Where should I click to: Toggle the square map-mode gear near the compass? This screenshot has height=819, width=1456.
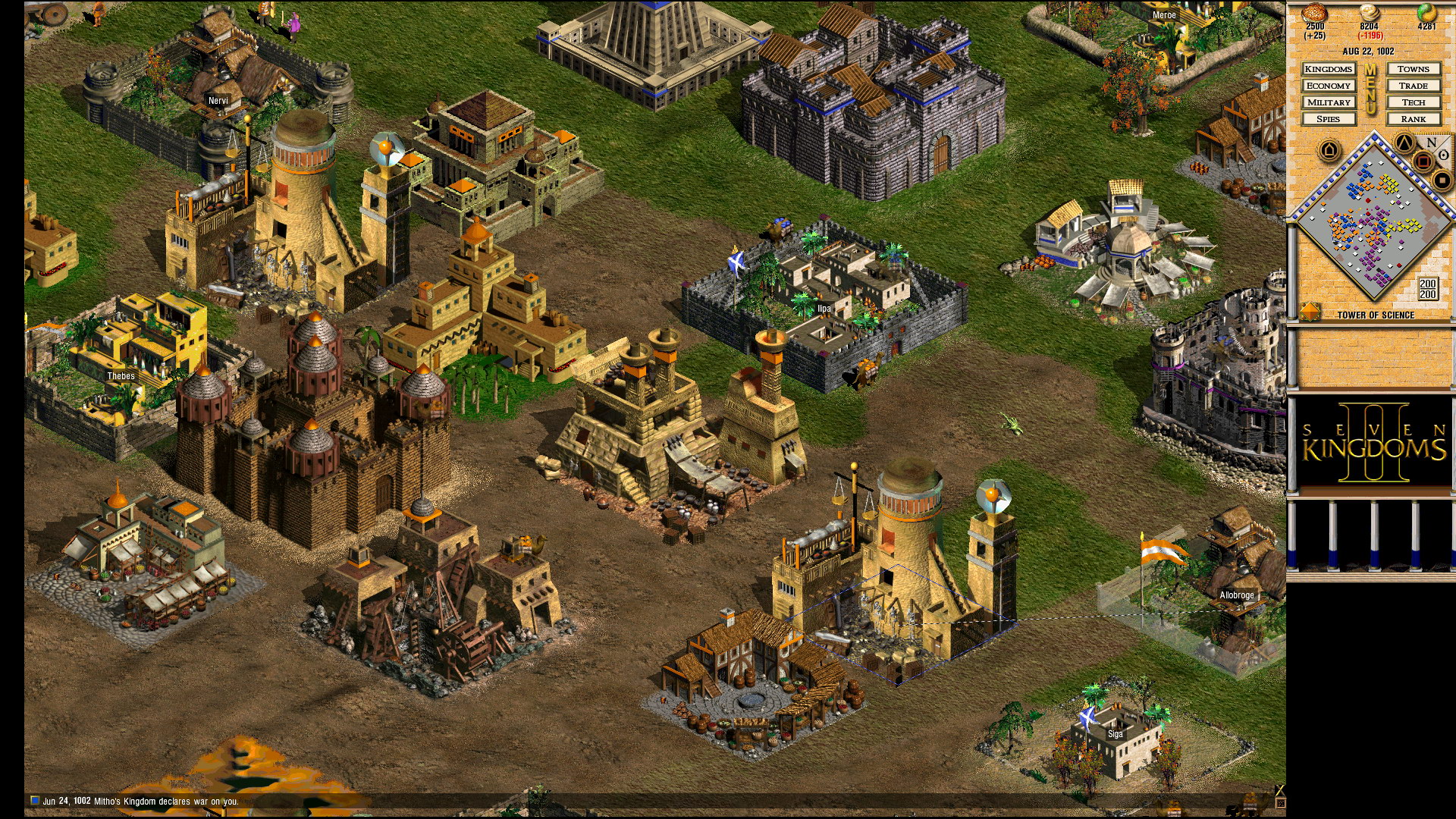(1422, 161)
